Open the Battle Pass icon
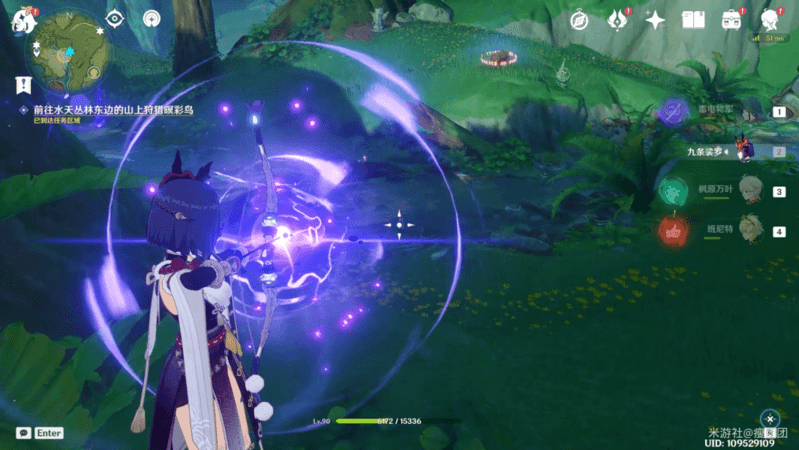The height and width of the screenshot is (450, 799). click(x=732, y=20)
